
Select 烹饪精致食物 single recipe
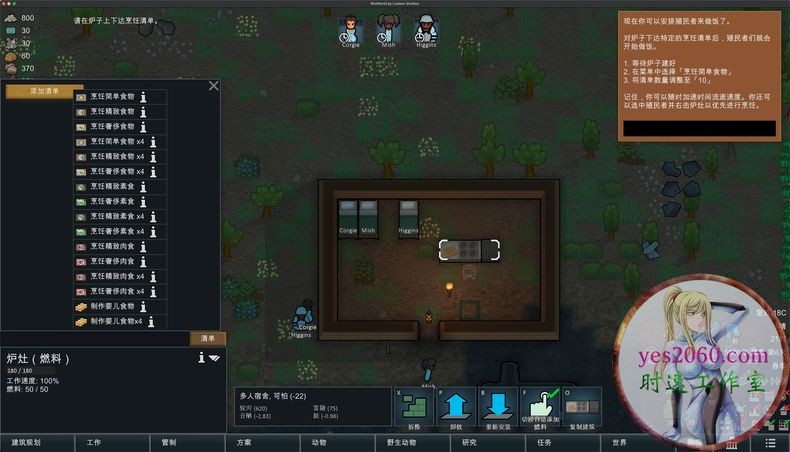pyautogui.click(x=112, y=112)
